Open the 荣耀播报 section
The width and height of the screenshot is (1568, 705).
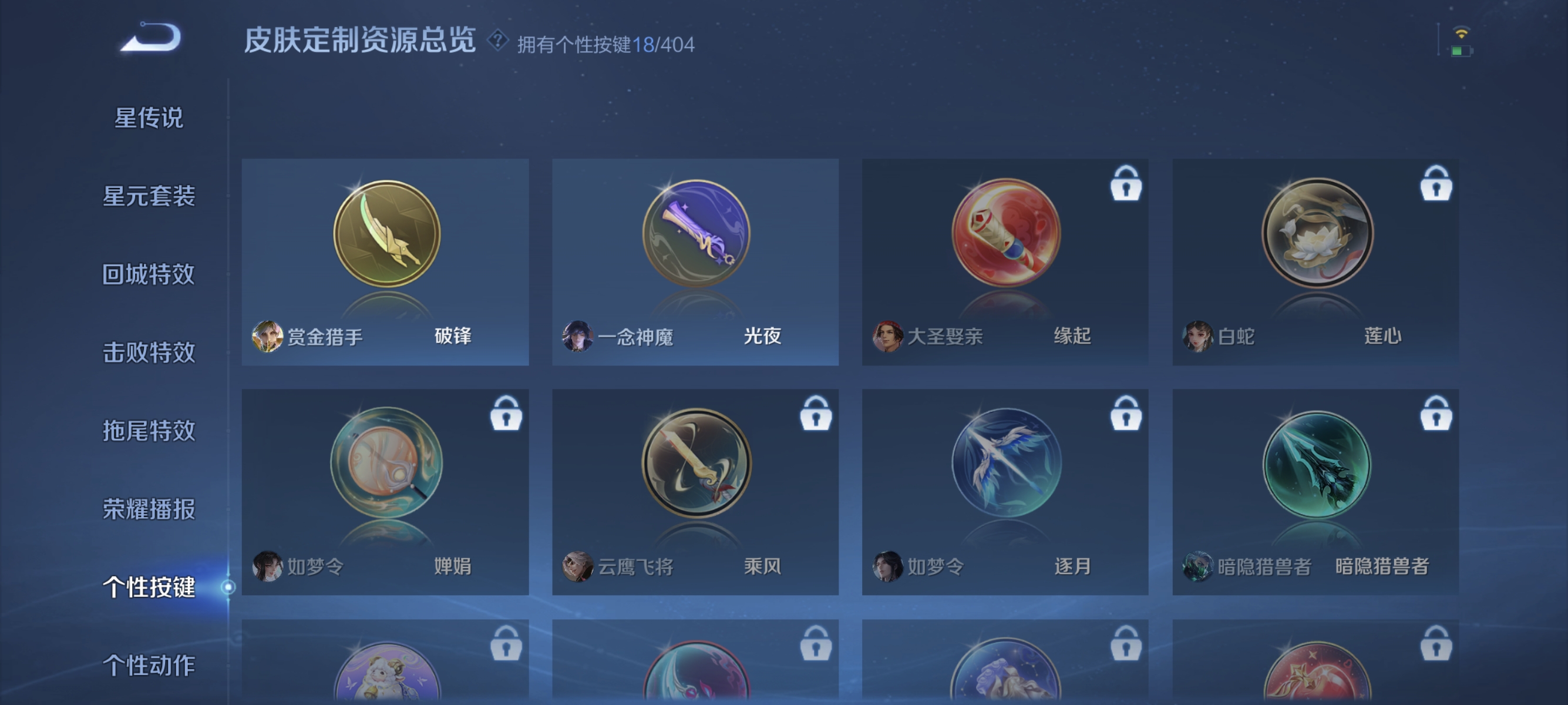click(151, 510)
